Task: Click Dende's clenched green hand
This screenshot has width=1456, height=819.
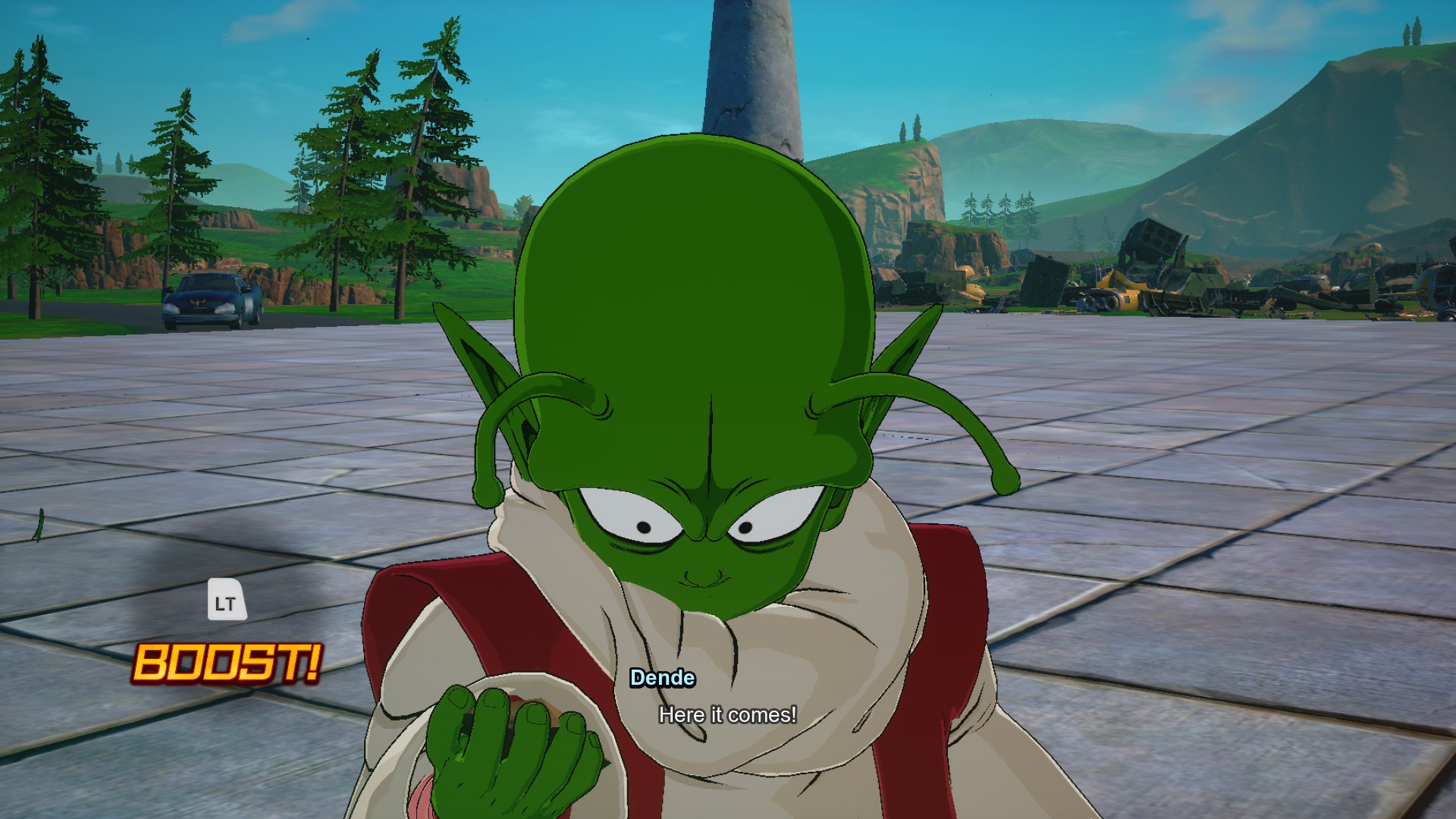Action: [x=500, y=747]
